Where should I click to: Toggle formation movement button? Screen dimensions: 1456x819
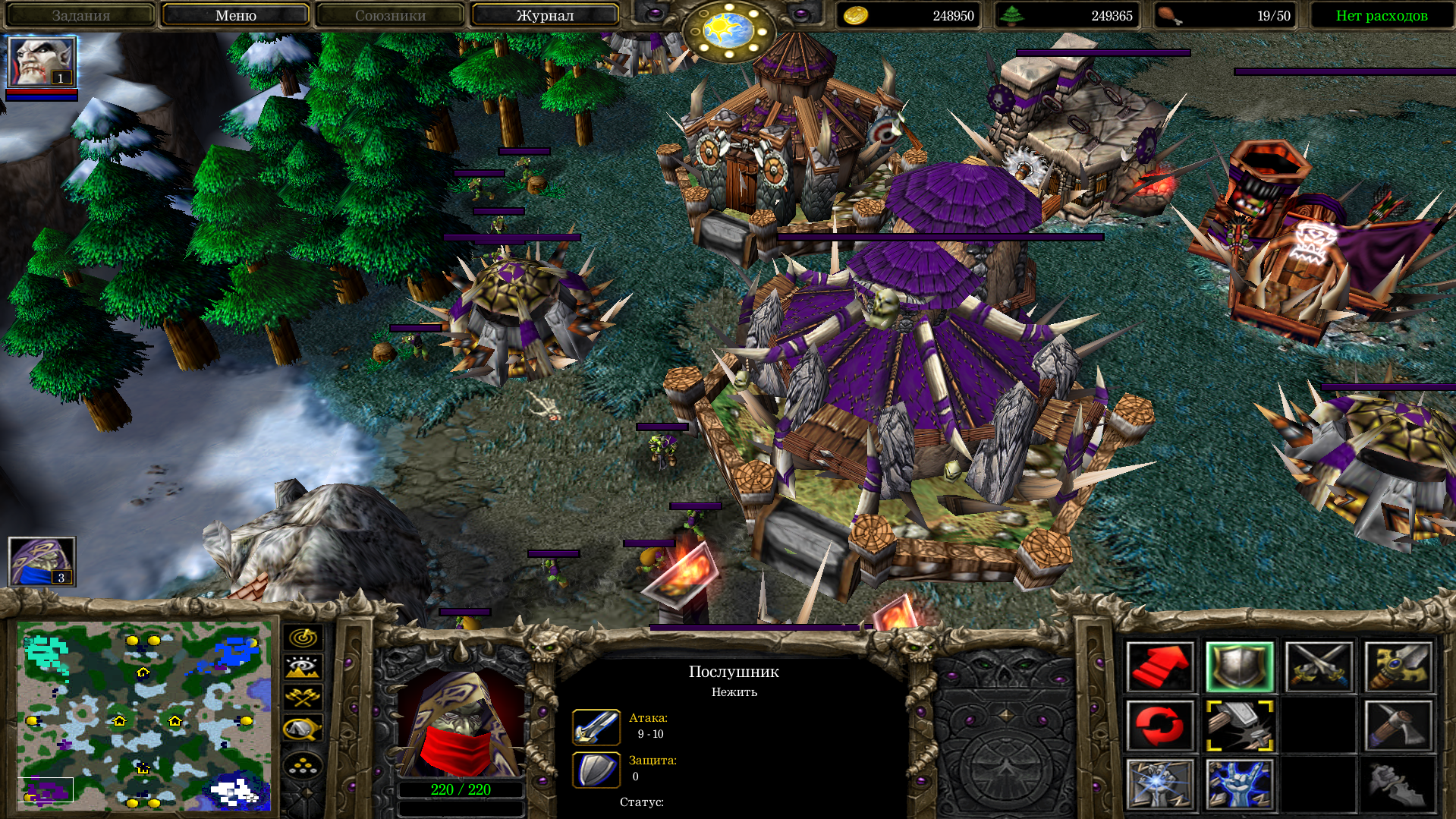coord(303,766)
